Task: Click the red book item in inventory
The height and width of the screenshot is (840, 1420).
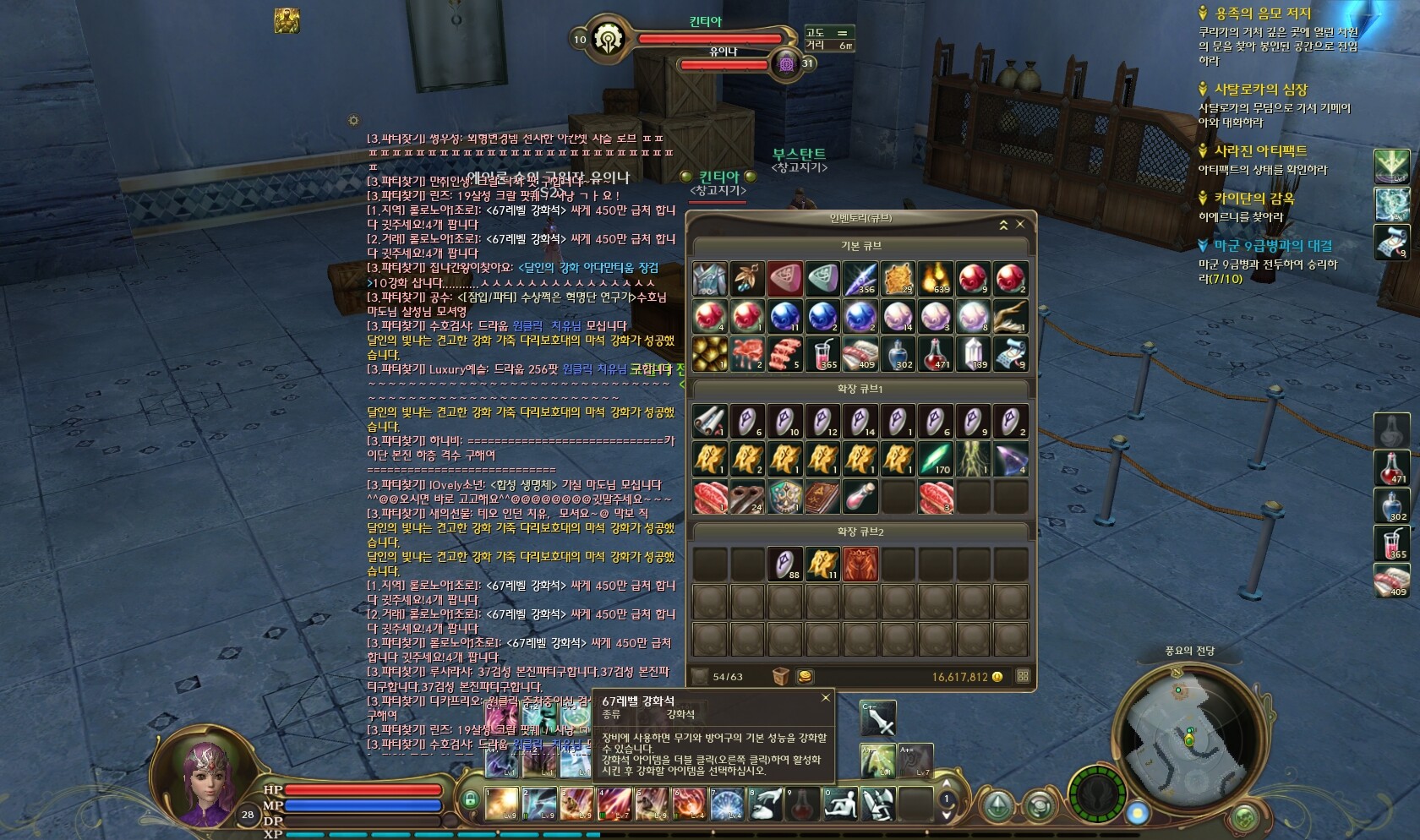Action: (822, 497)
